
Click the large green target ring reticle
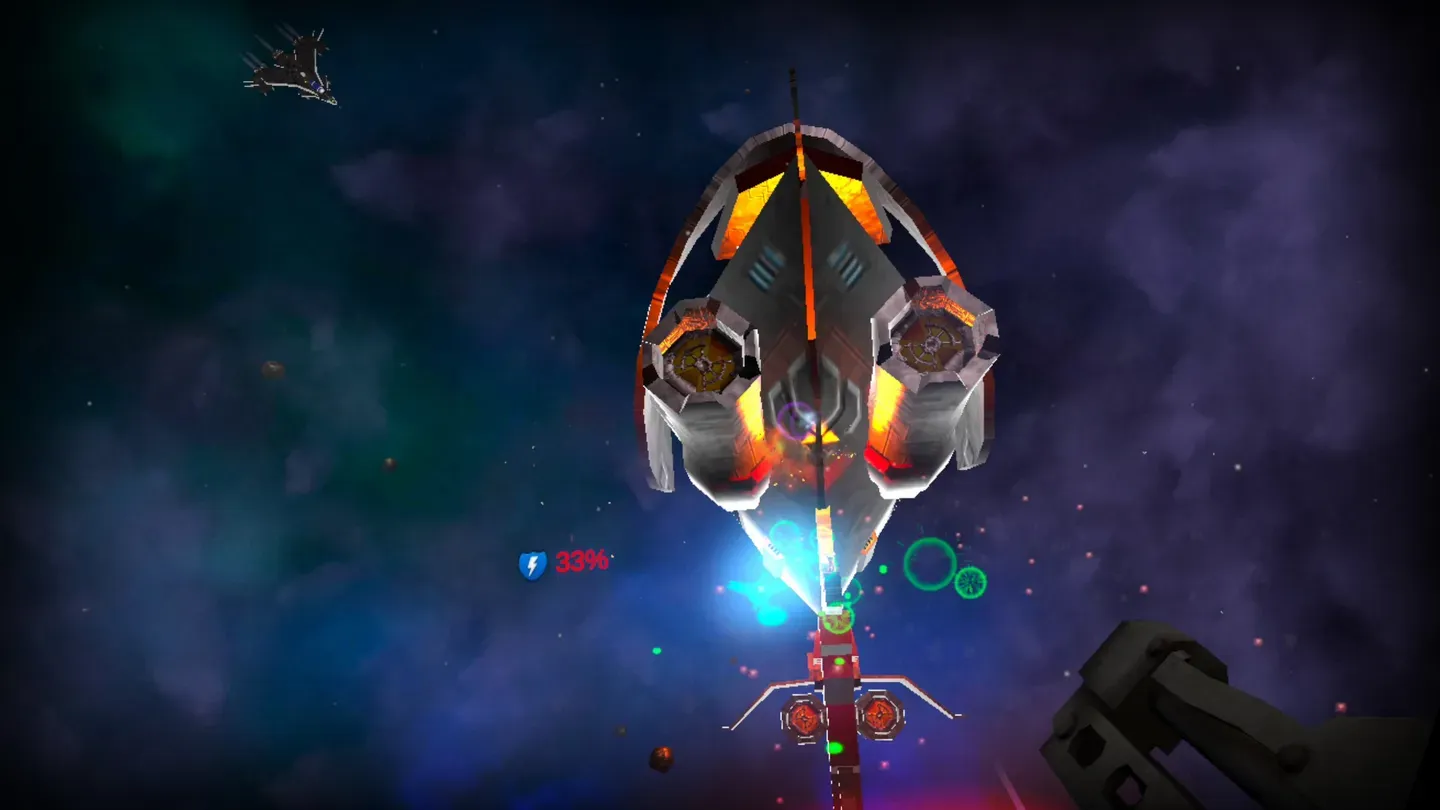coord(930,565)
